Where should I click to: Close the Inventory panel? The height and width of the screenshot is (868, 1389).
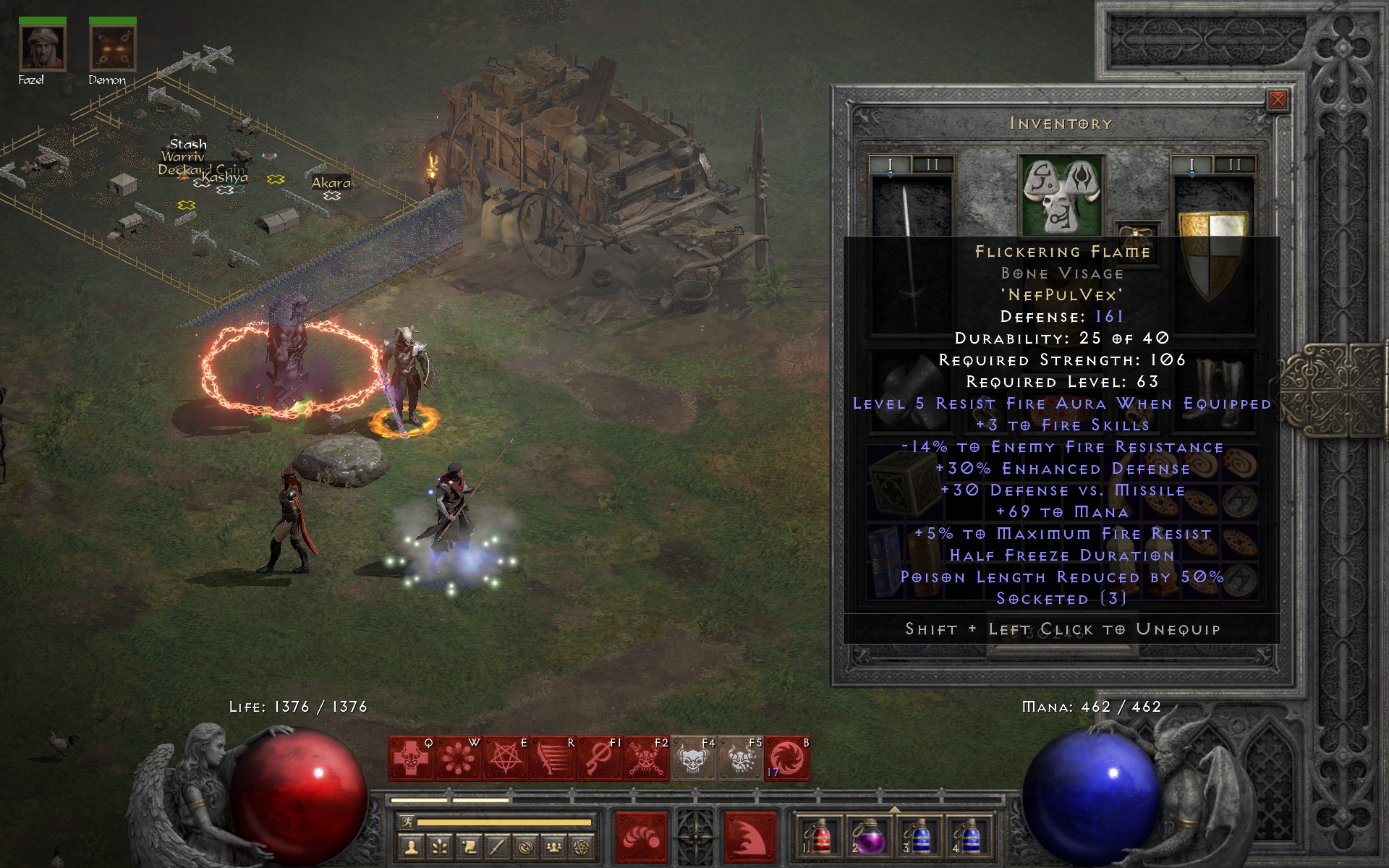tap(1278, 100)
